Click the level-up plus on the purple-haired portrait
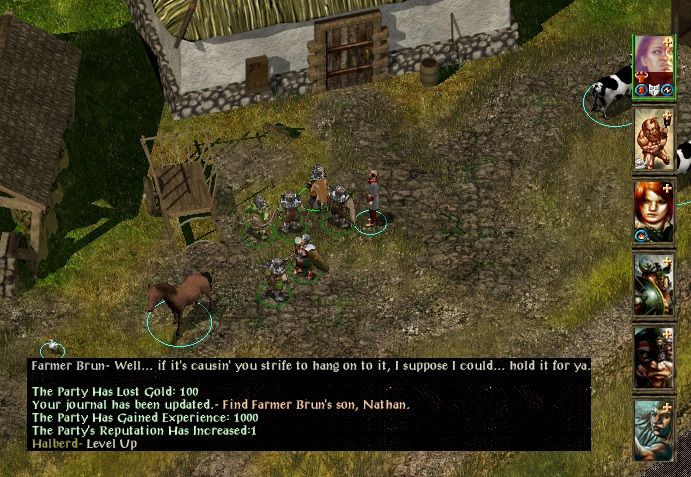The width and height of the screenshot is (691, 477). (x=668, y=44)
